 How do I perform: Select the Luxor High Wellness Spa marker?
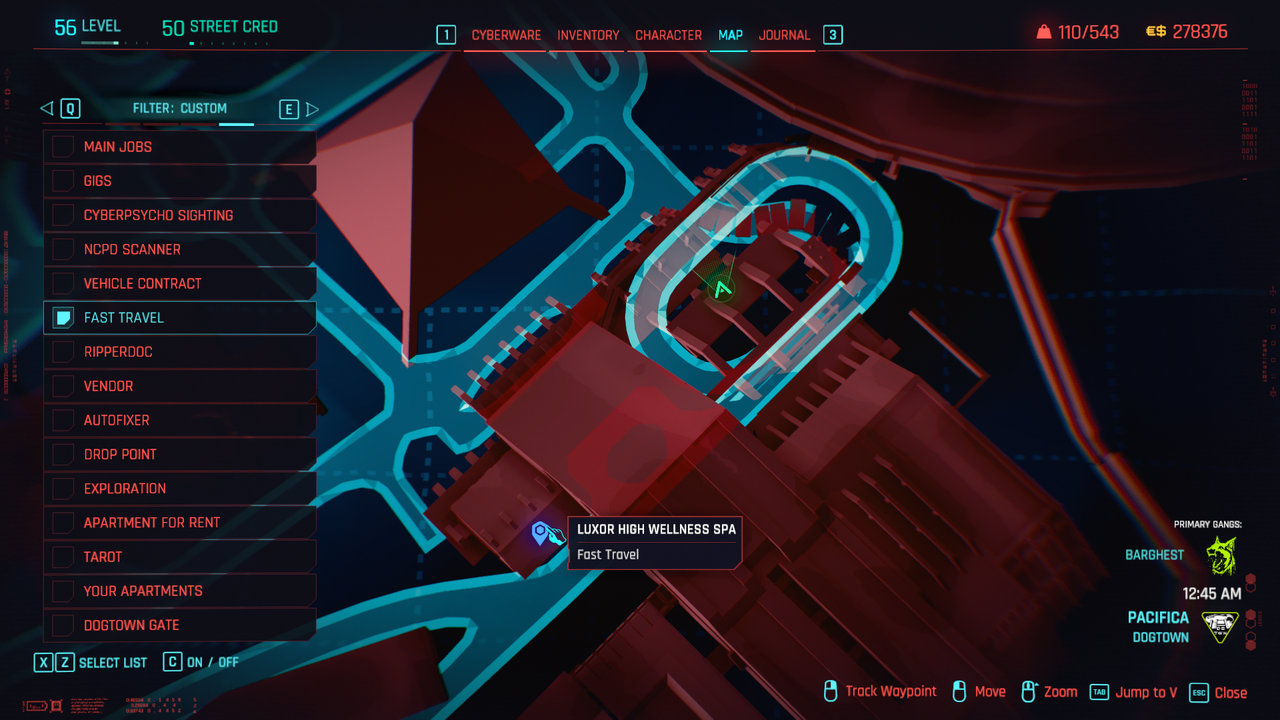pos(541,533)
